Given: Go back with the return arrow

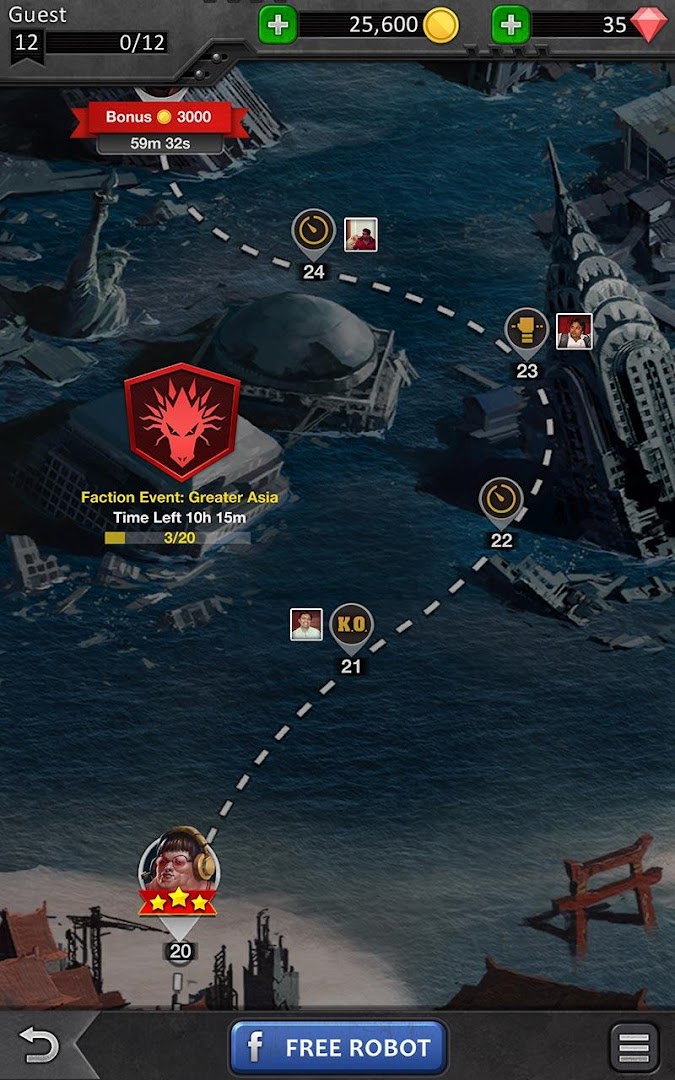Looking at the screenshot, I should tap(40, 1047).
